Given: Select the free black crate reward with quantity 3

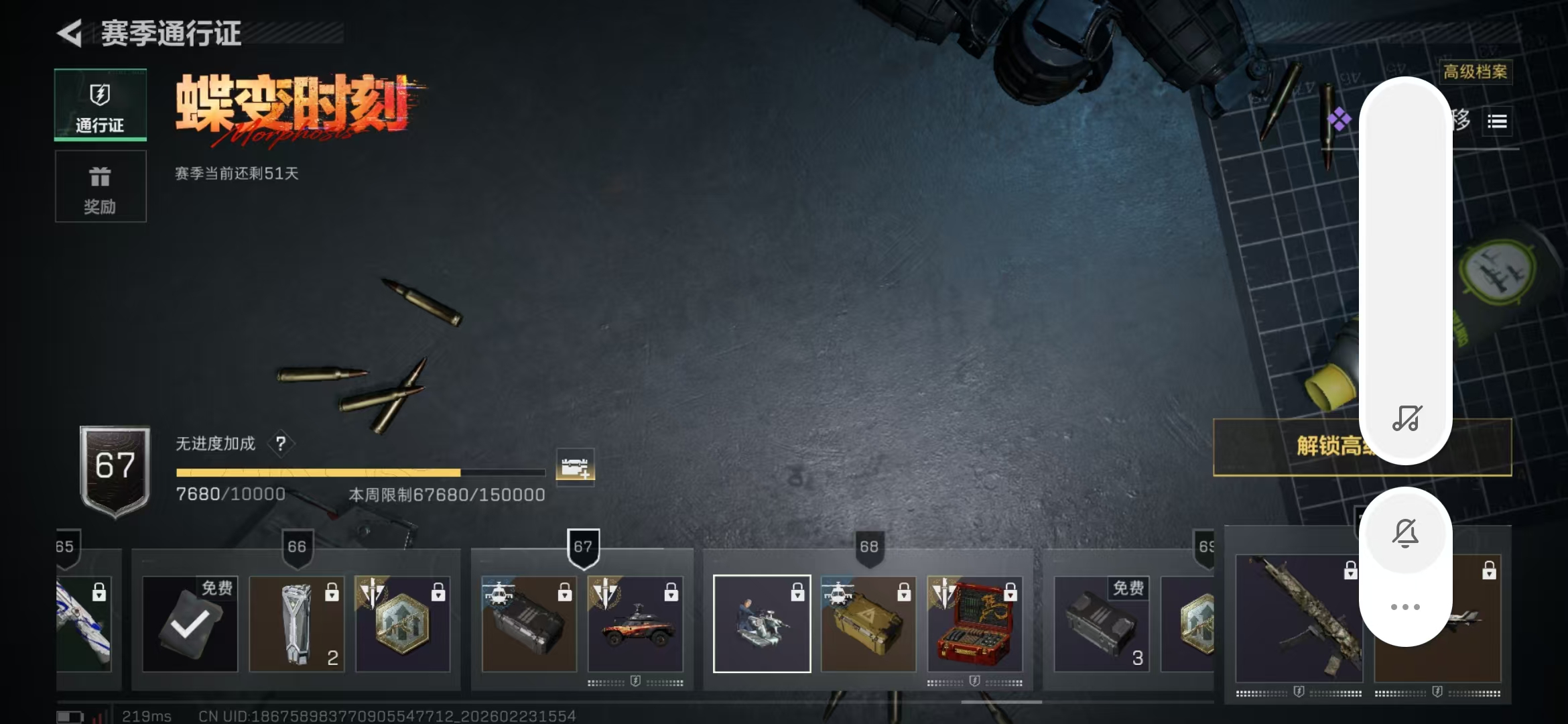Looking at the screenshot, I should (1102, 624).
